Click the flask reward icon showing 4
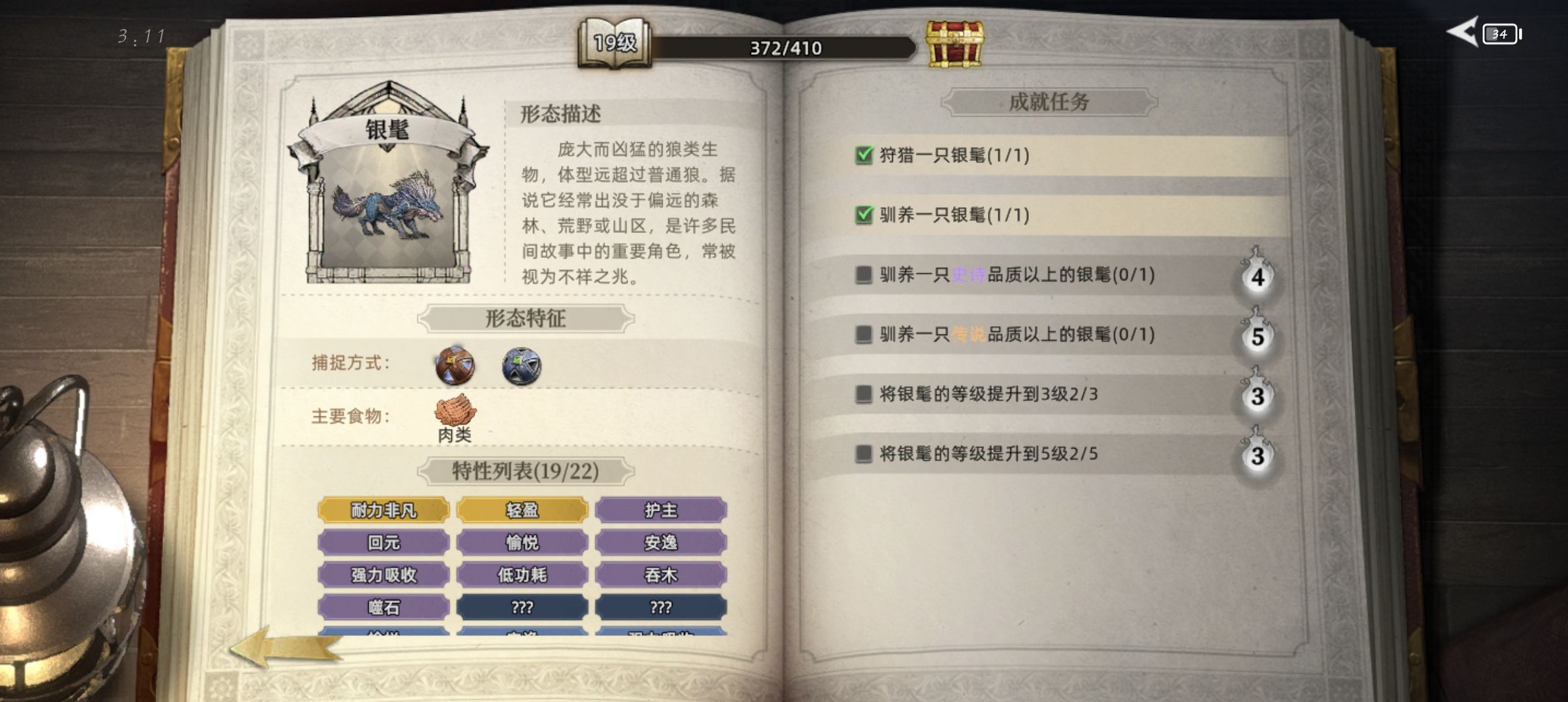 click(1258, 277)
